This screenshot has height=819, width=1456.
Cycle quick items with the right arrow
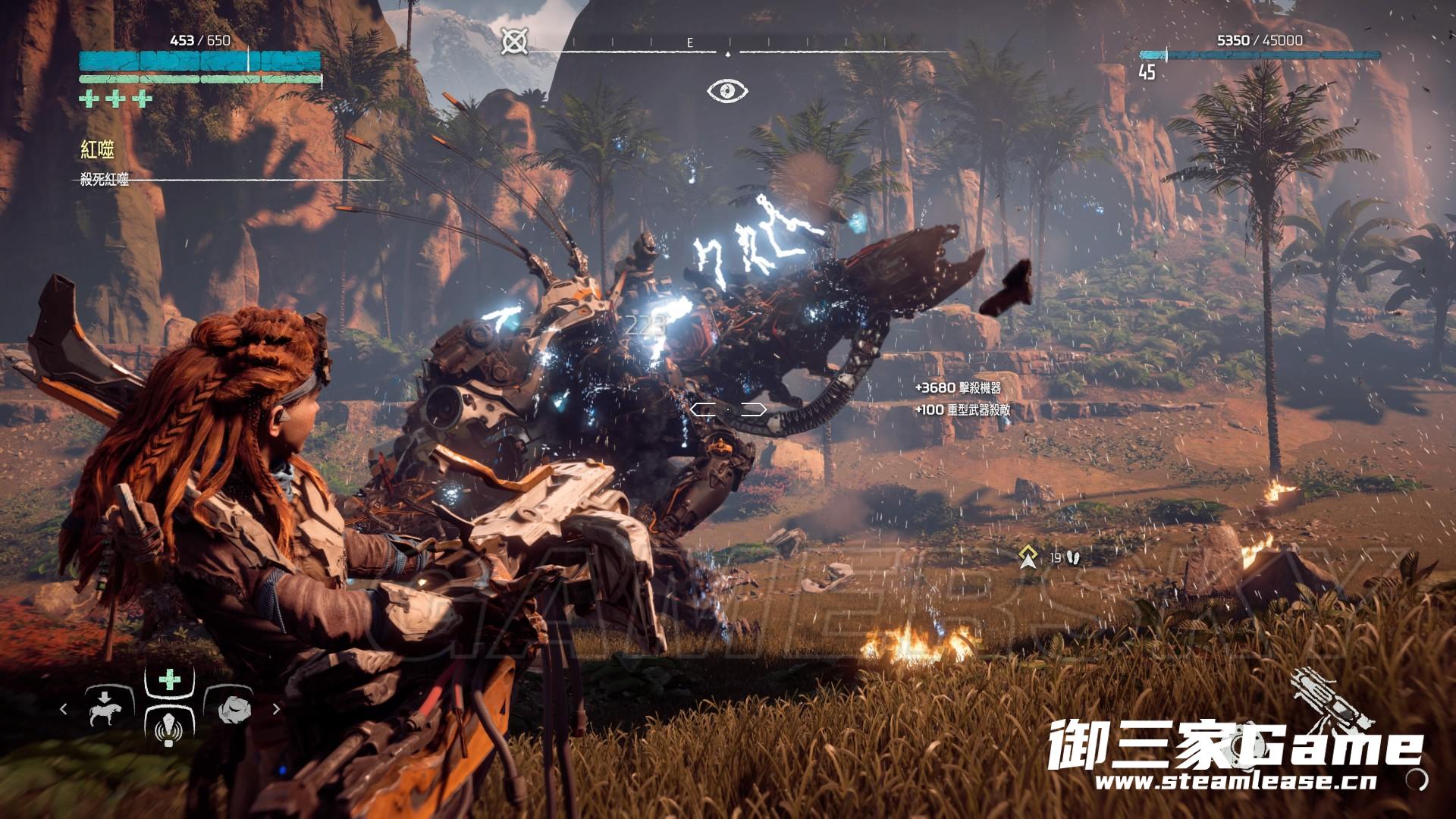276,709
